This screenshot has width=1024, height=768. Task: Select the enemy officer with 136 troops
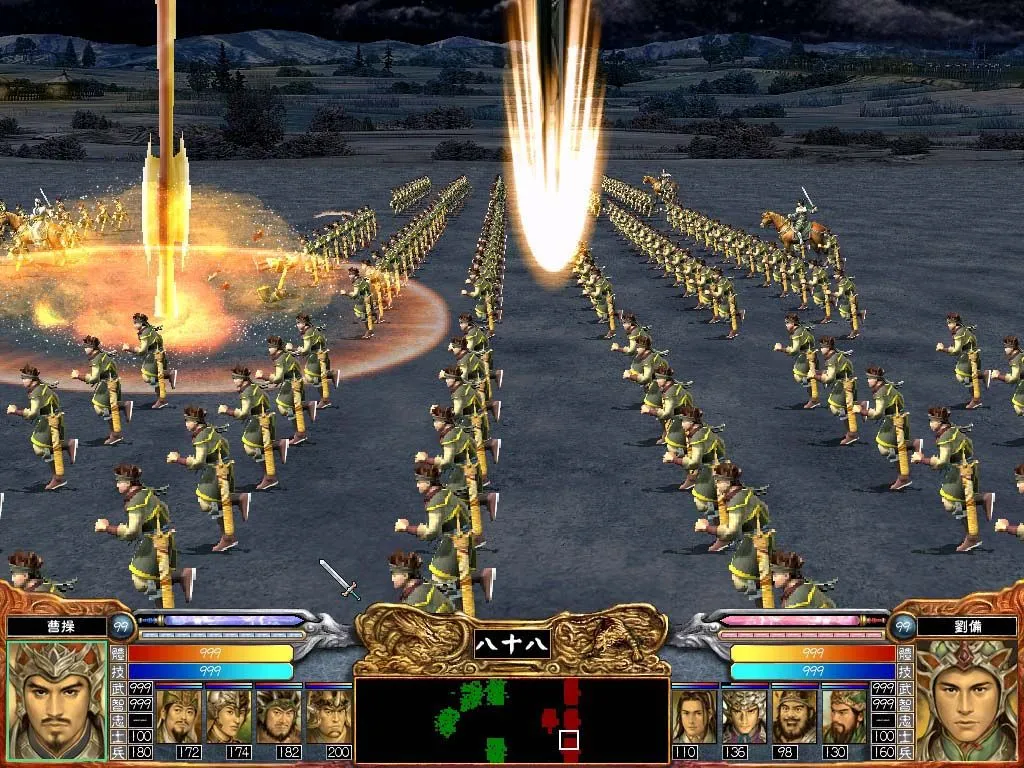point(745,715)
